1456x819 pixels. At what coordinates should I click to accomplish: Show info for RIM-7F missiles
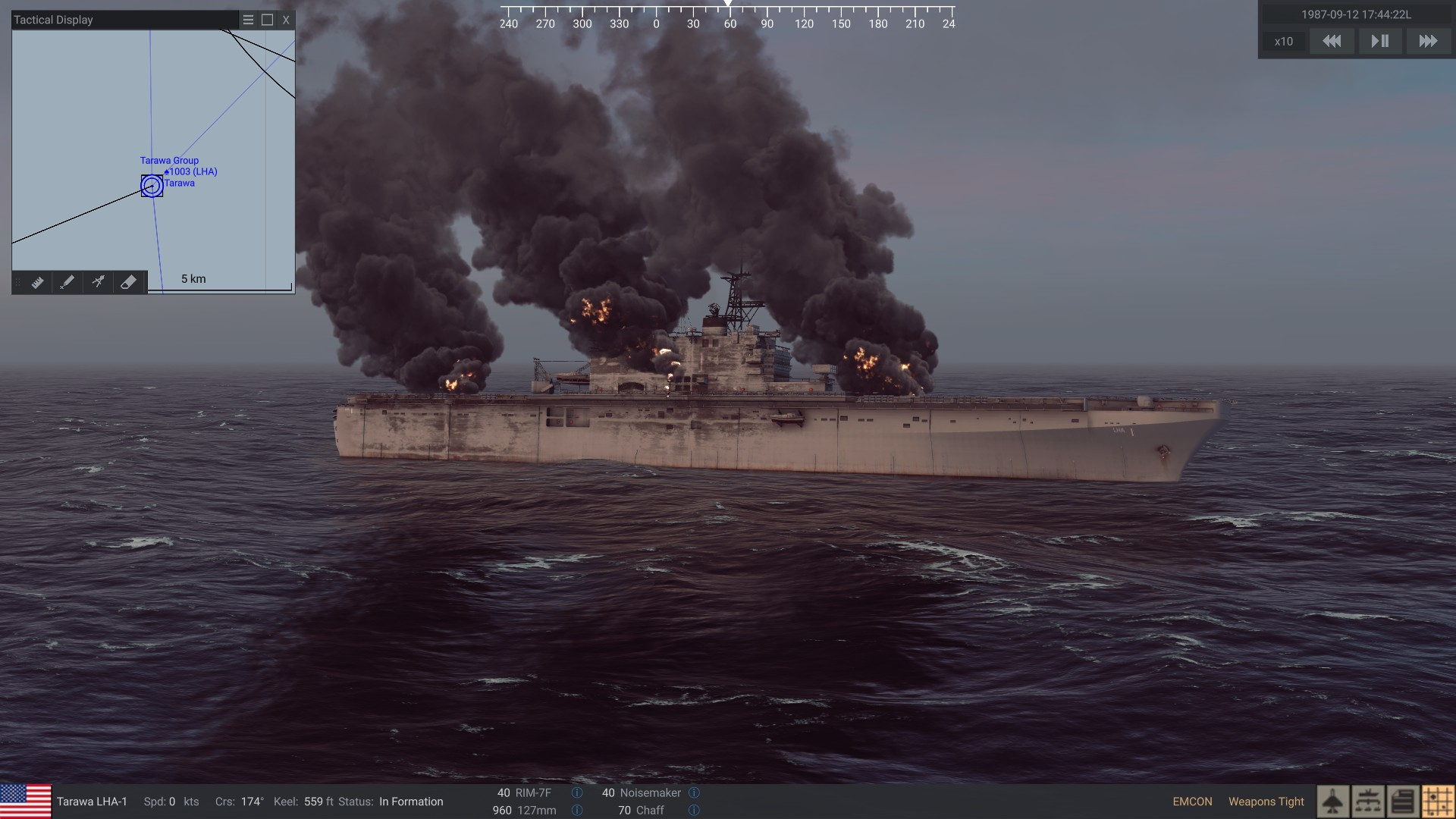[x=577, y=793]
